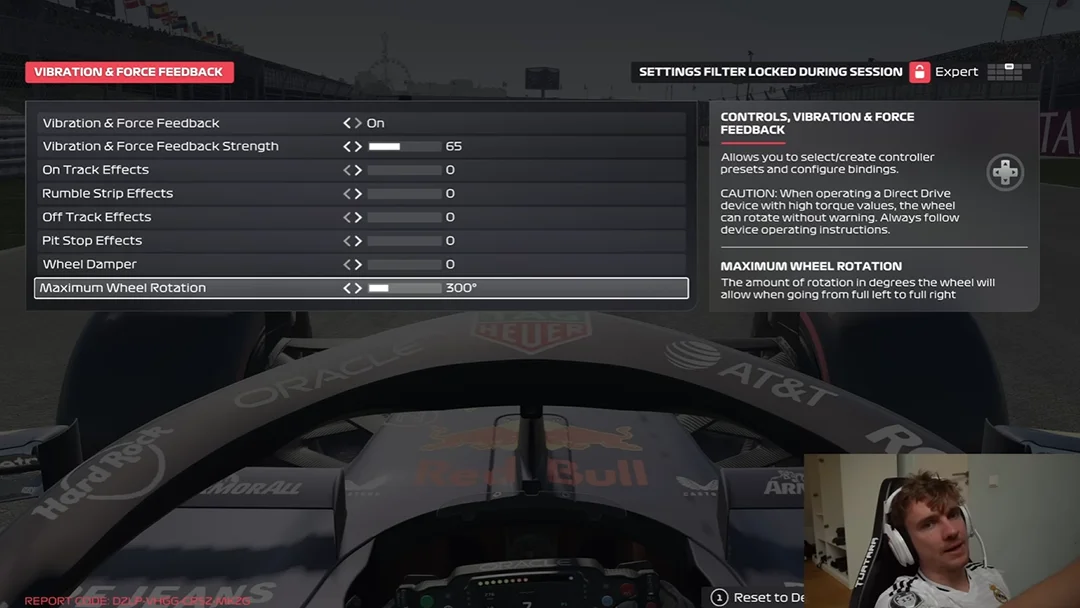Select the Pit Stop Effects row
The width and height of the screenshot is (1080, 608).
point(92,241)
